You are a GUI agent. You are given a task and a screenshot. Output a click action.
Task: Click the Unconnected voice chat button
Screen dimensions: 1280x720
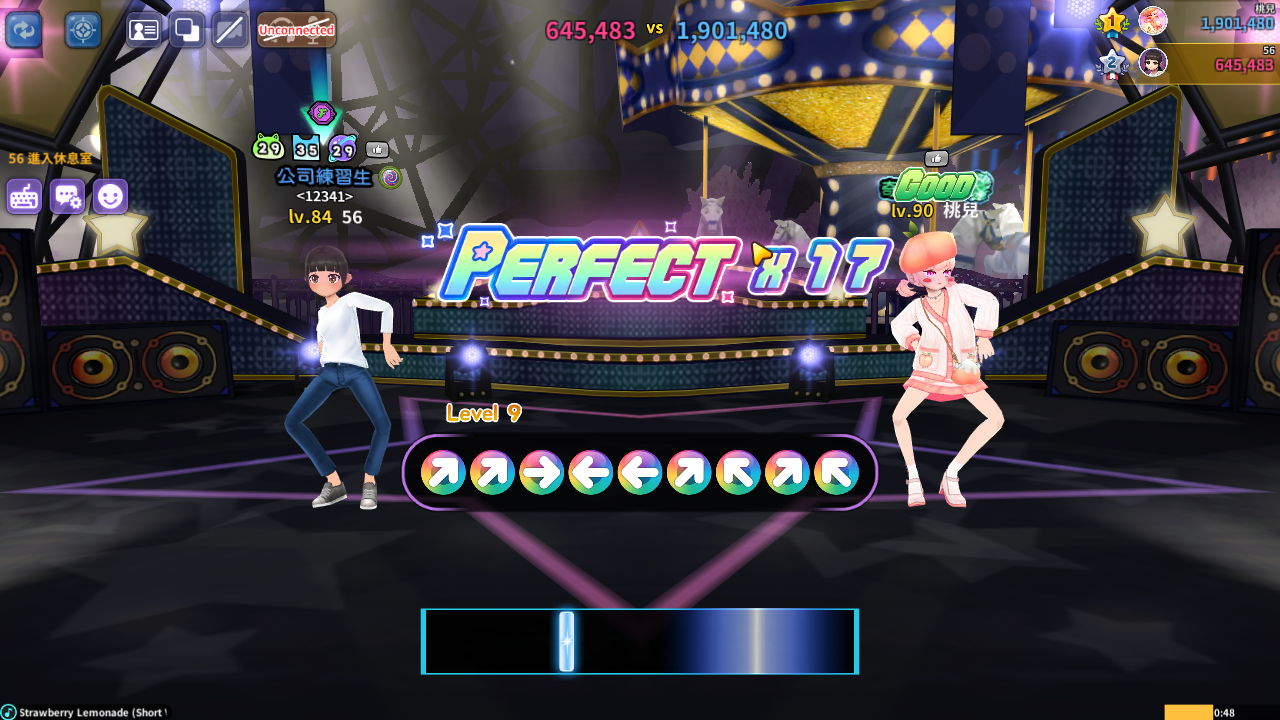click(x=296, y=30)
